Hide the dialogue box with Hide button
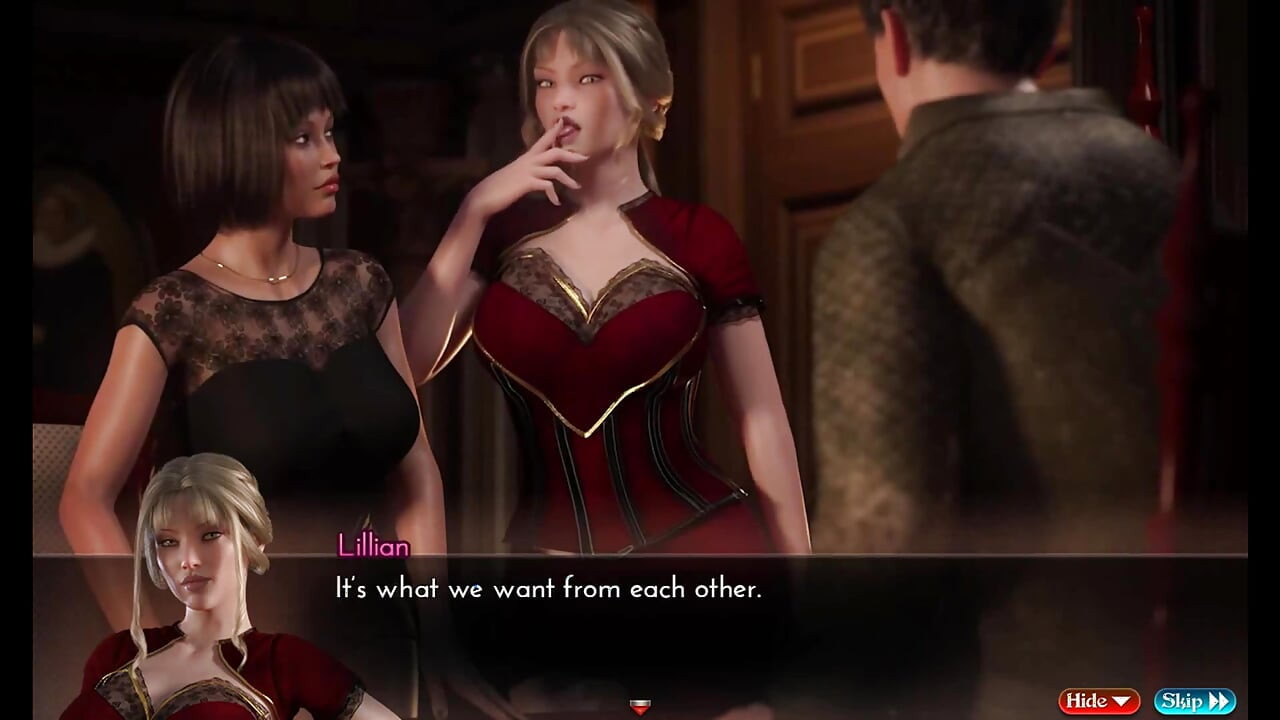Image resolution: width=1280 pixels, height=720 pixels. [x=1099, y=701]
